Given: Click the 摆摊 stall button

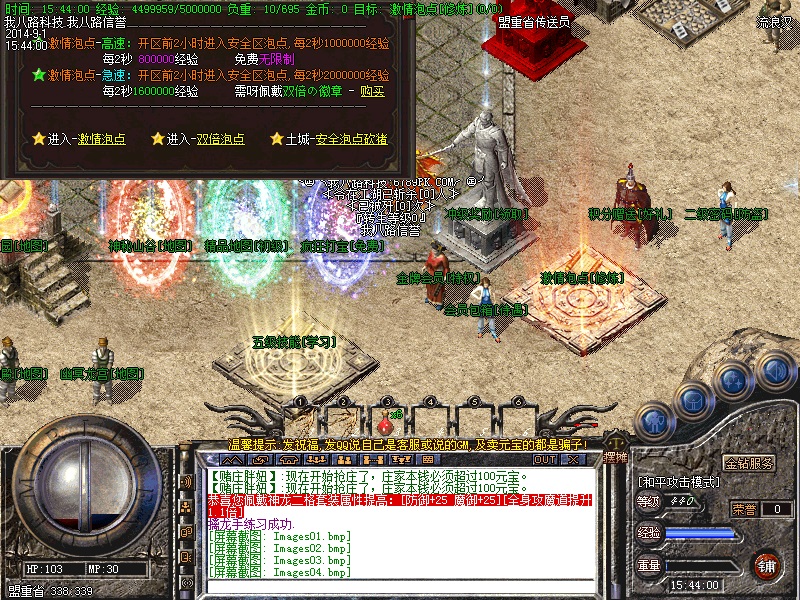Looking at the screenshot, I should (x=616, y=457).
